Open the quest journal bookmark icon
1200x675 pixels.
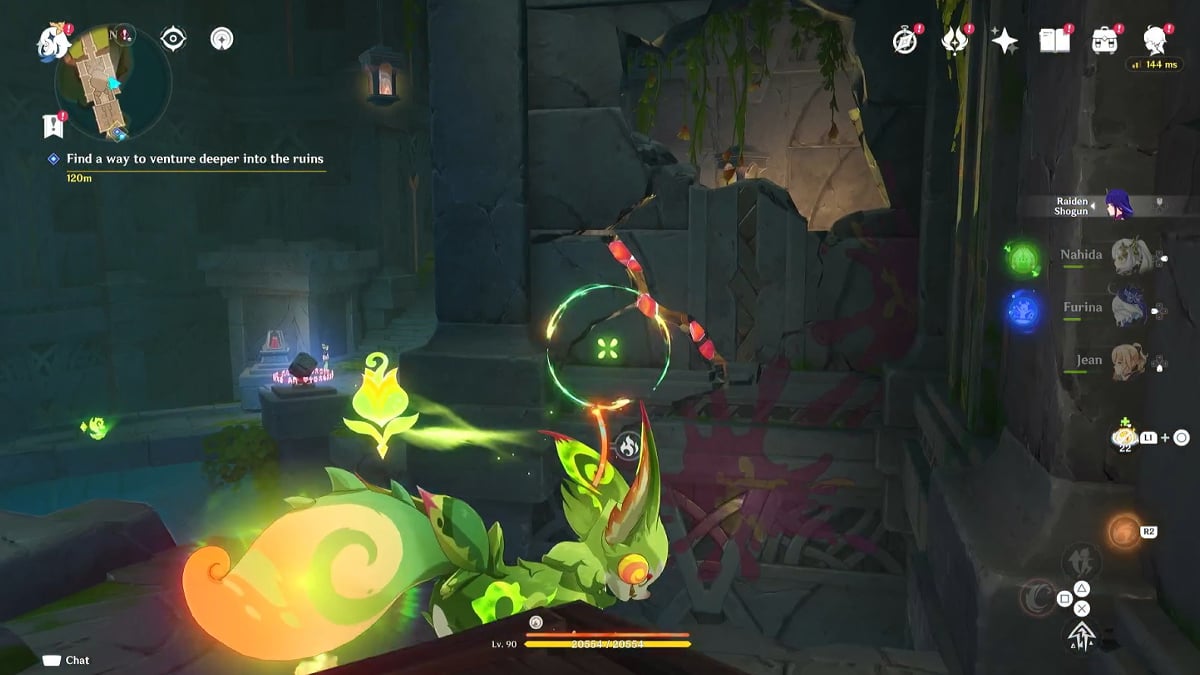(x=54, y=125)
